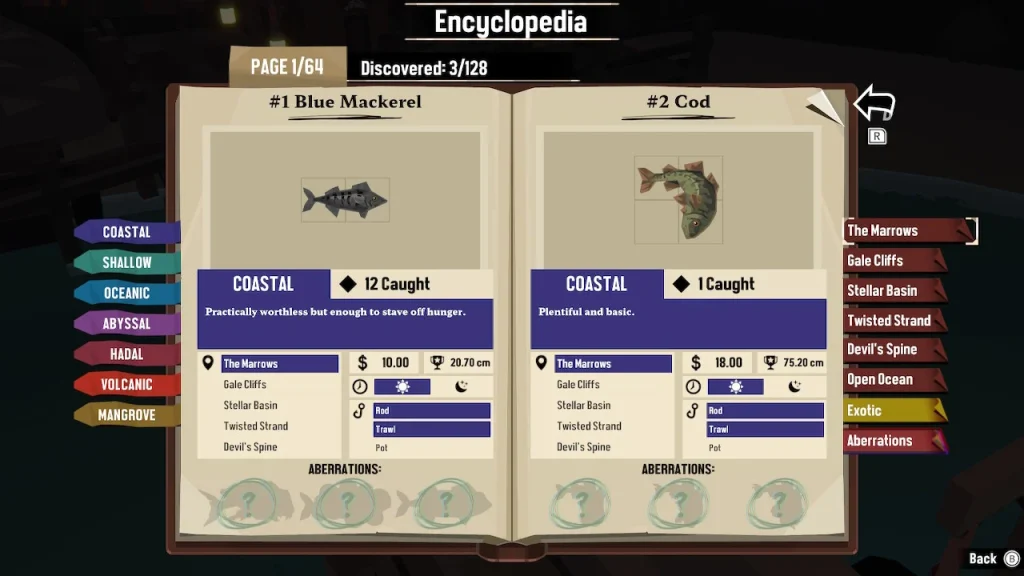Select the Shallow category tab

click(127, 263)
